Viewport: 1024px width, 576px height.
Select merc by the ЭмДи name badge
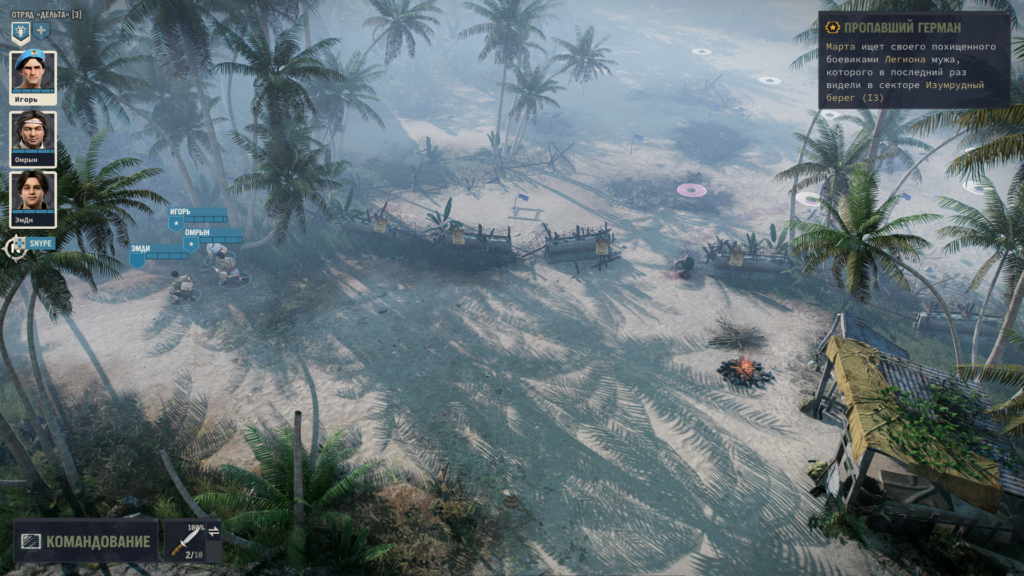pyautogui.click(x=157, y=250)
